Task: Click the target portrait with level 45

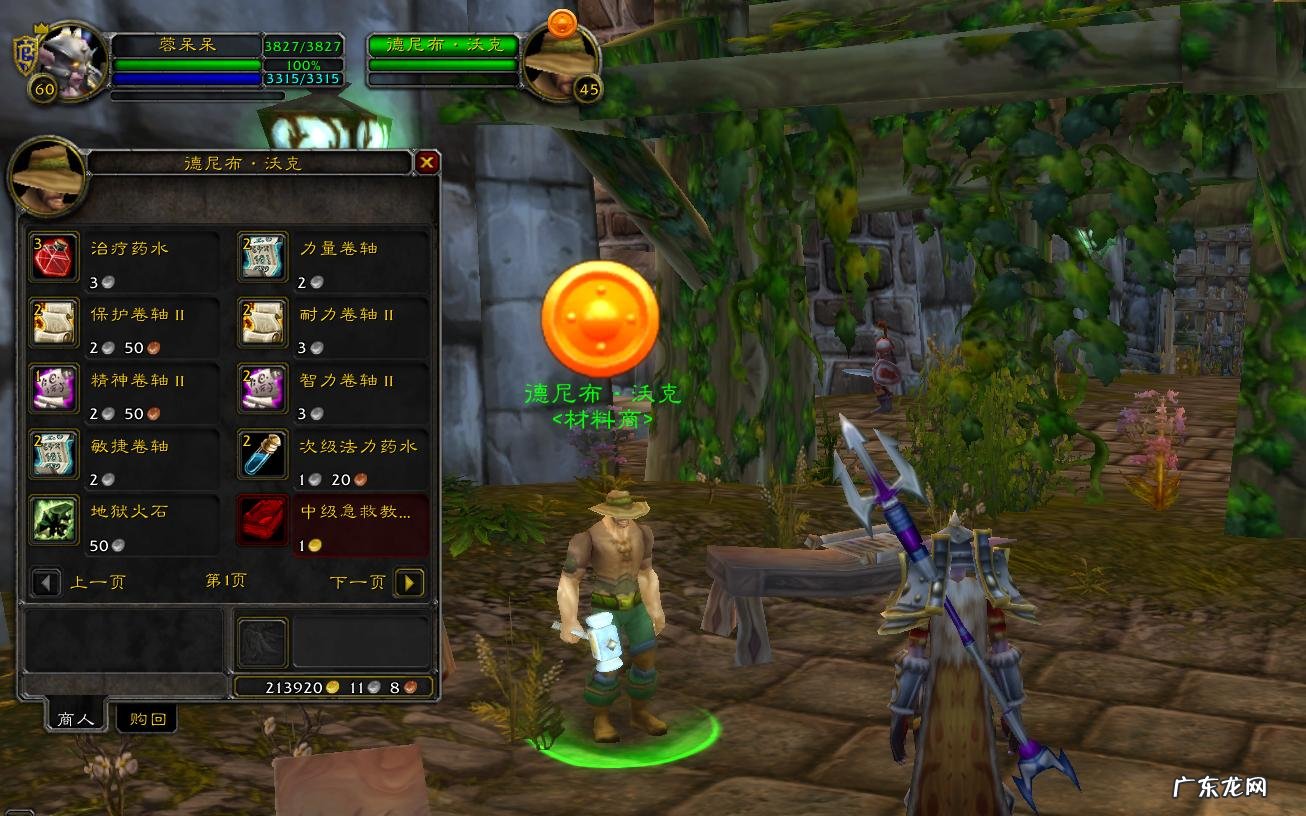Action: 560,60
